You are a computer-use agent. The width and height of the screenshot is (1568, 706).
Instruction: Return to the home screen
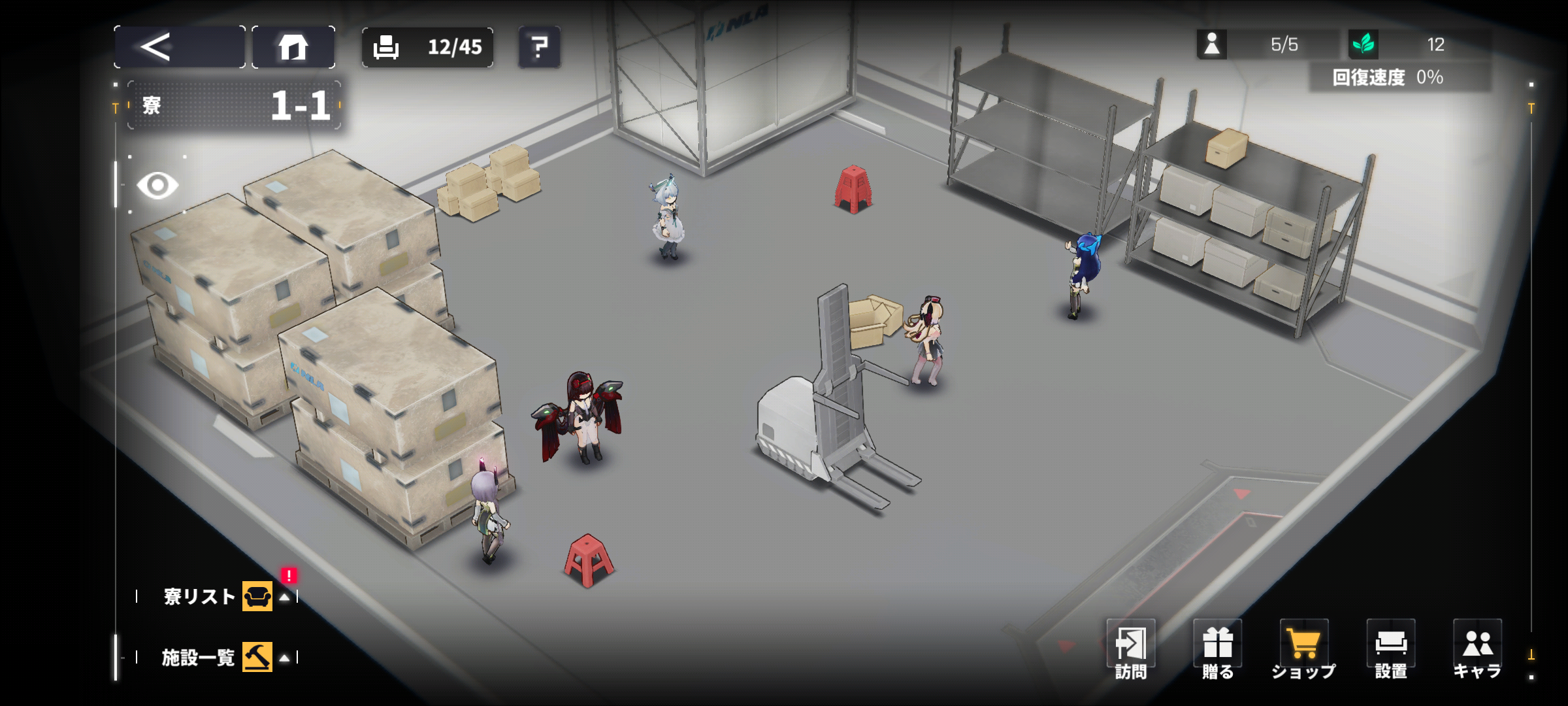pos(293,47)
